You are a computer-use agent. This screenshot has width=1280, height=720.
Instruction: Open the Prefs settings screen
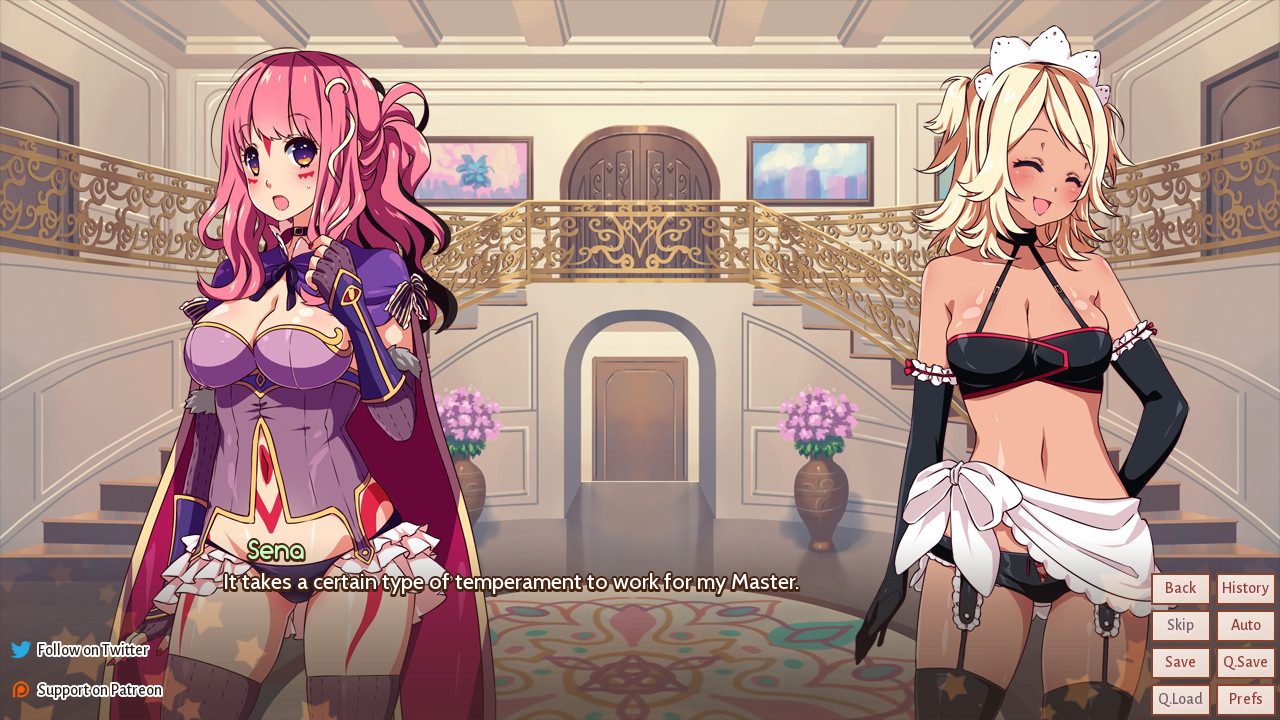click(1244, 698)
